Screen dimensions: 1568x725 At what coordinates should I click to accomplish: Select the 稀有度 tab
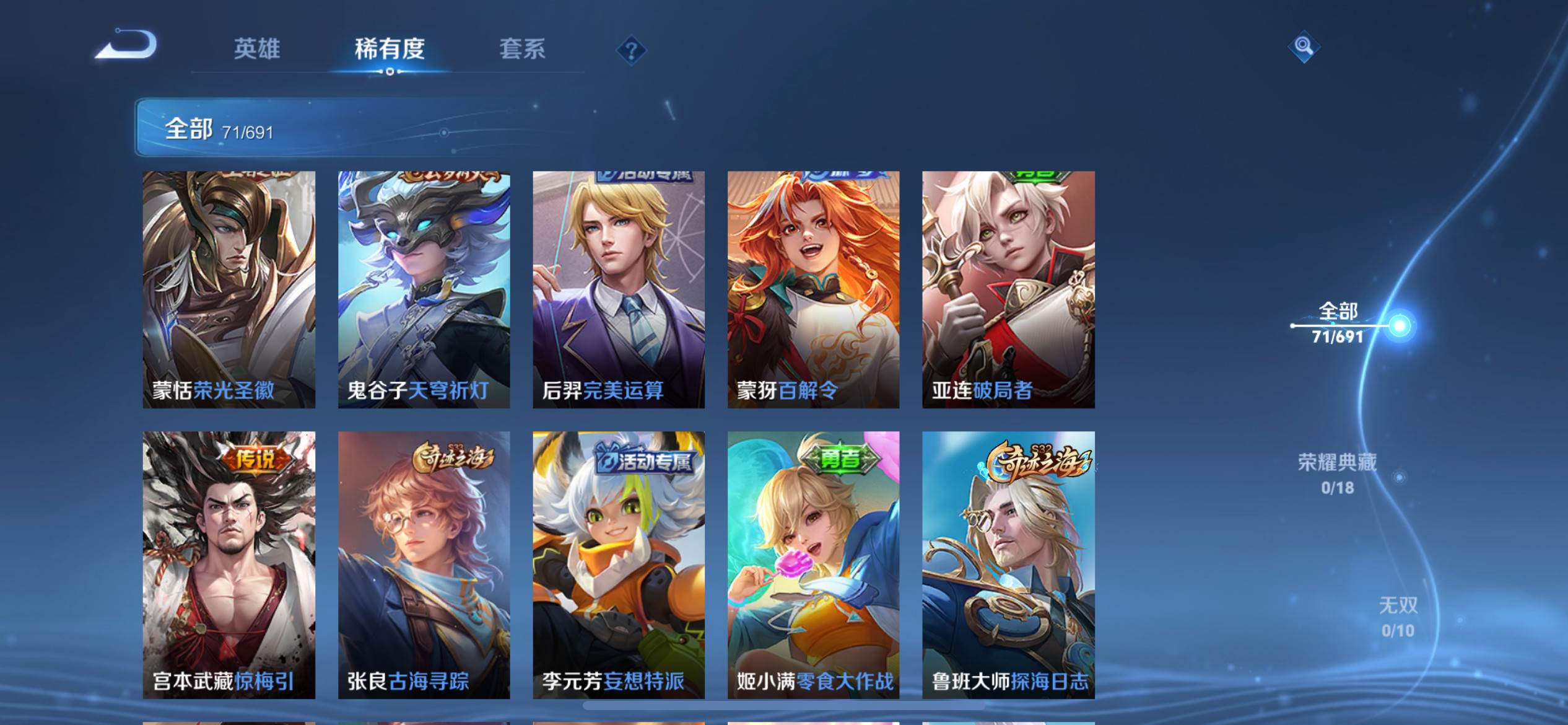pos(390,49)
